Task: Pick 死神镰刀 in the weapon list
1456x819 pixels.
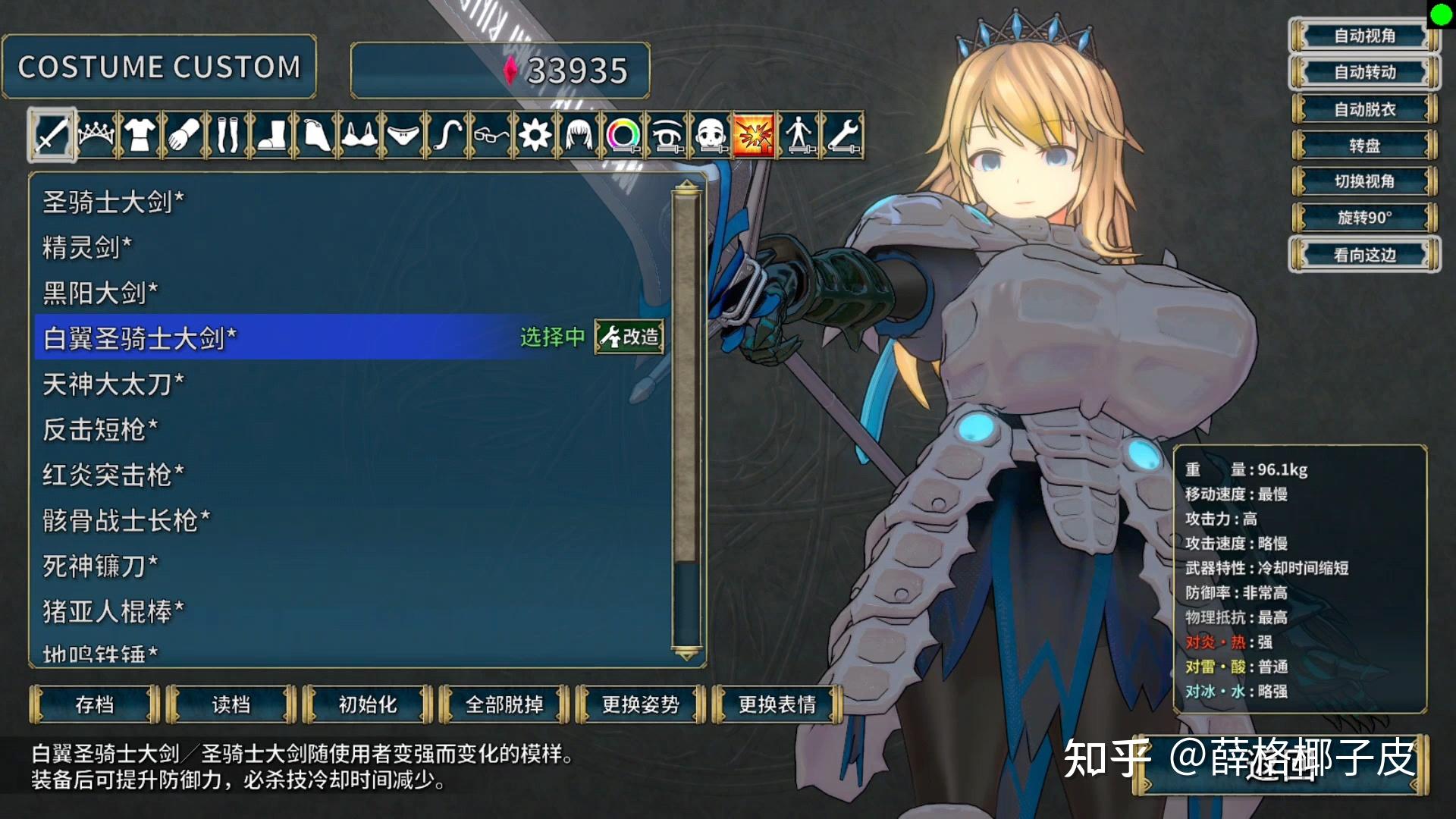Action: click(x=100, y=566)
